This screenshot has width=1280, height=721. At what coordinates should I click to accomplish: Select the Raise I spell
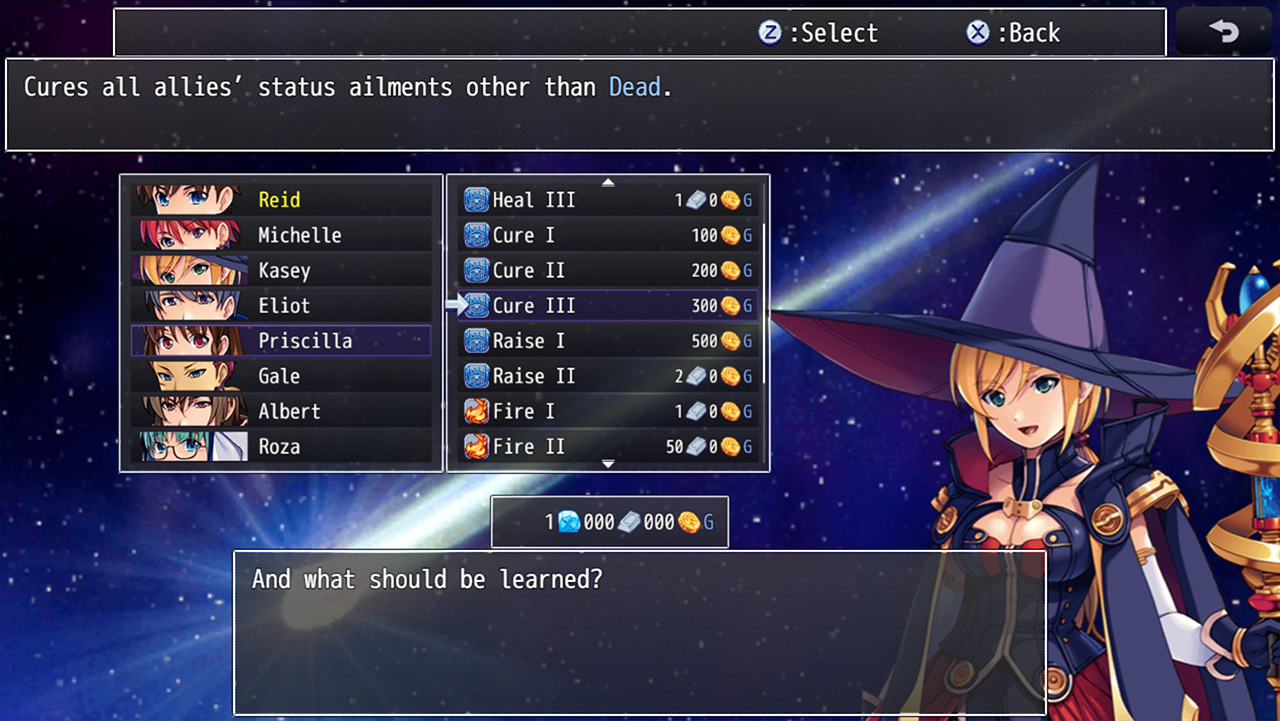coord(607,341)
